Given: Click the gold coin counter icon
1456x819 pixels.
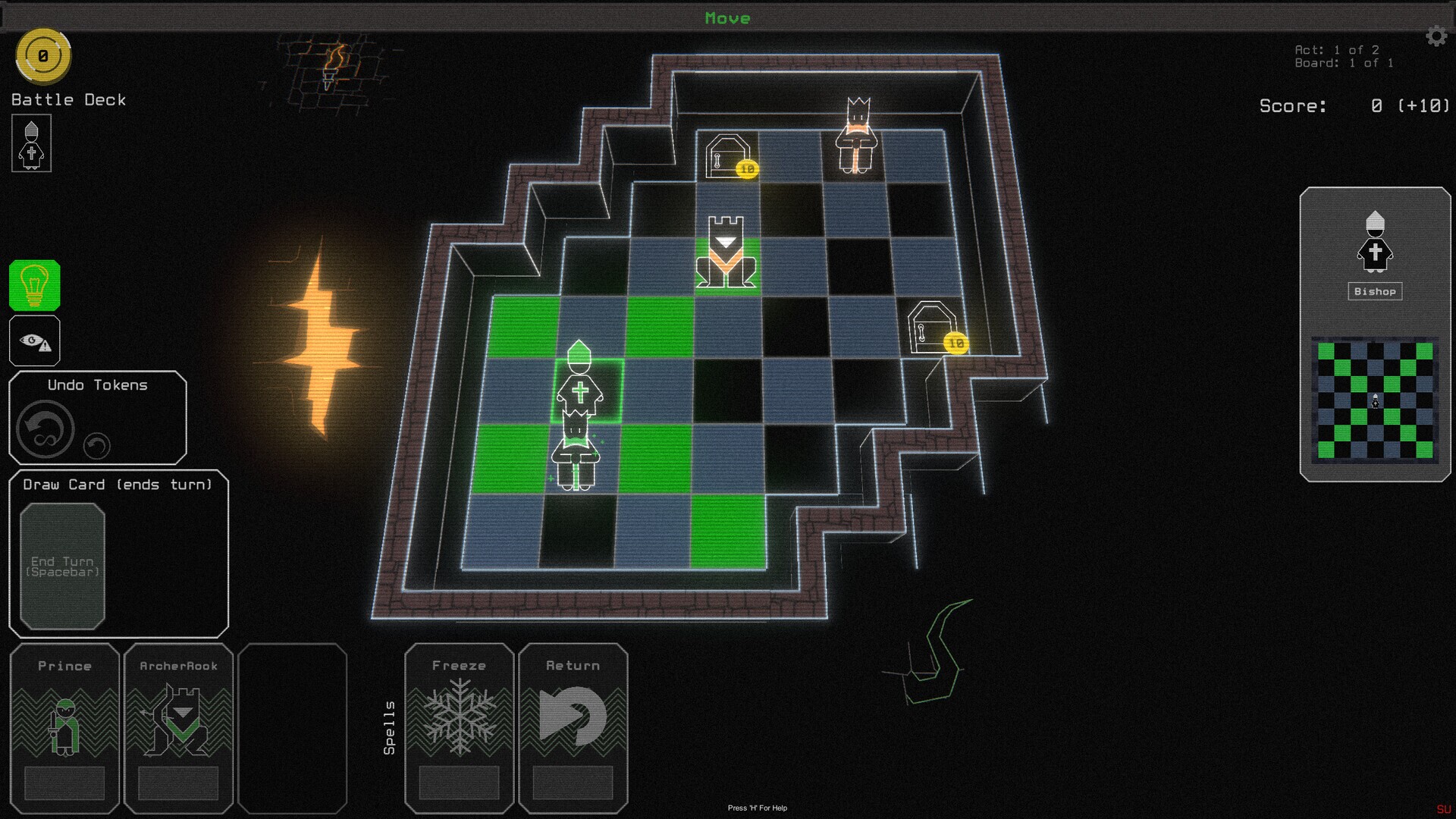Looking at the screenshot, I should [x=43, y=55].
